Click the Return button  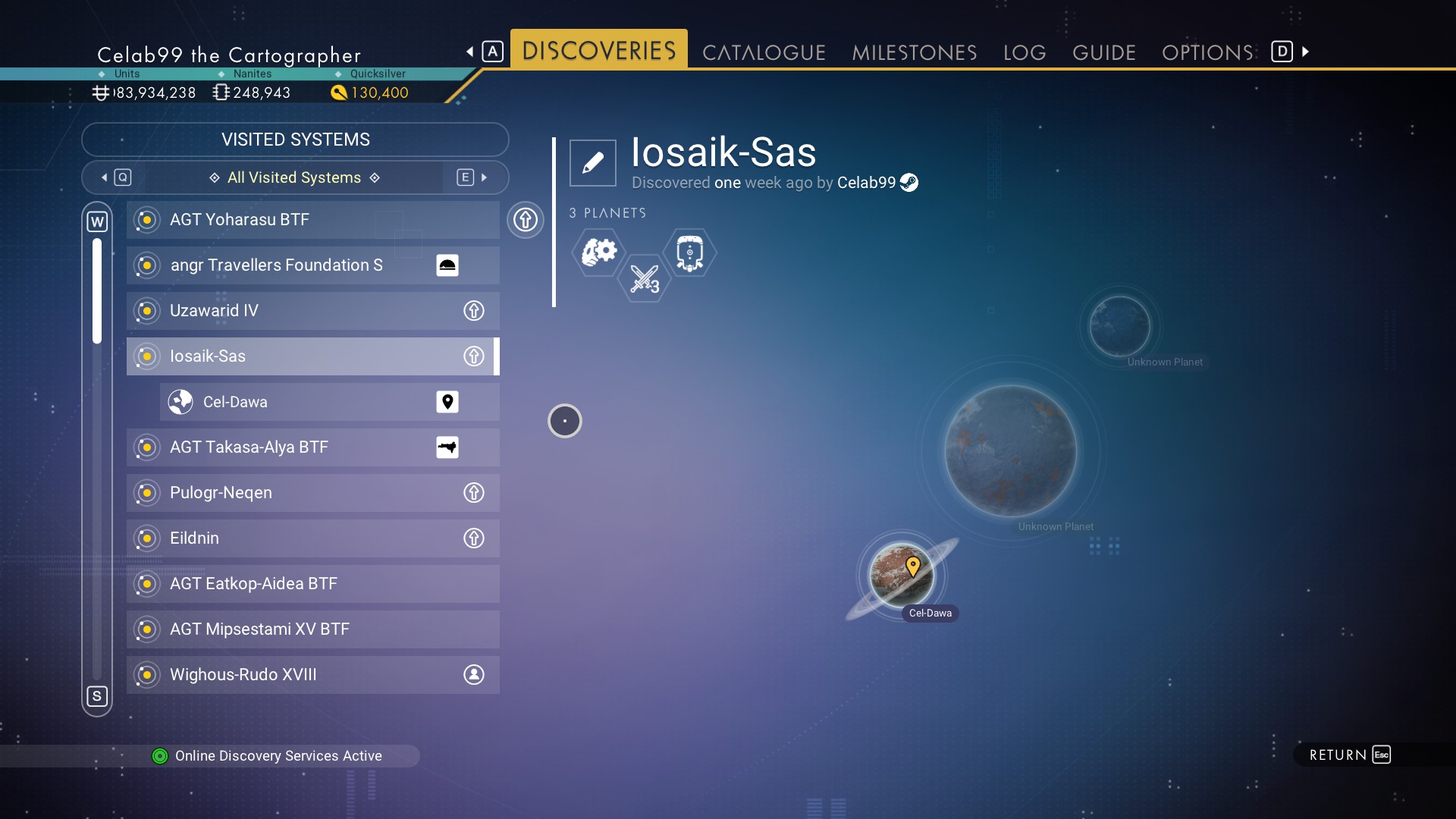pyautogui.click(x=1349, y=755)
